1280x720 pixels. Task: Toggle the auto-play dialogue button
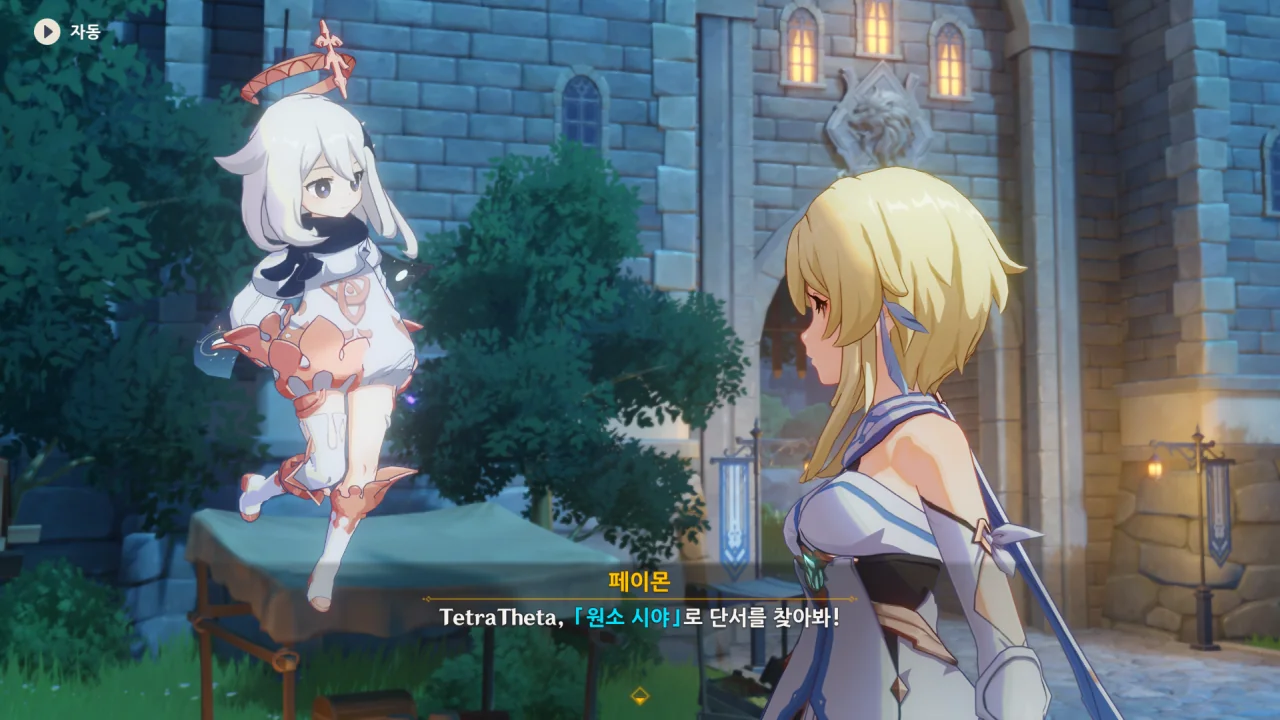47,32
